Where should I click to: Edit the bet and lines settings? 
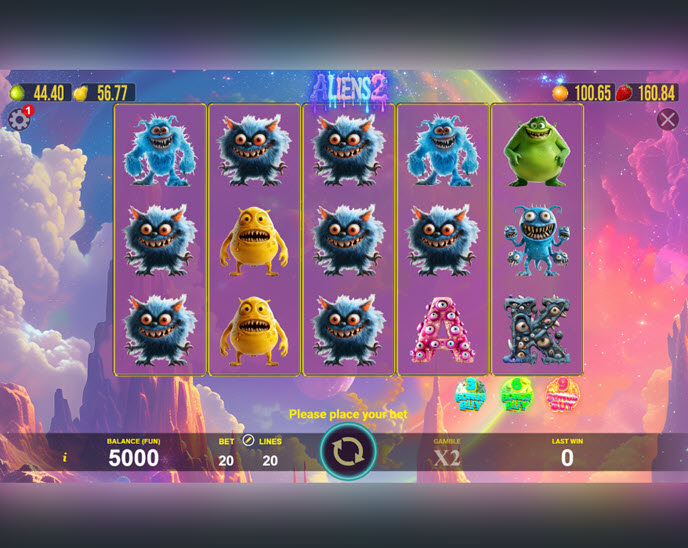click(x=248, y=440)
